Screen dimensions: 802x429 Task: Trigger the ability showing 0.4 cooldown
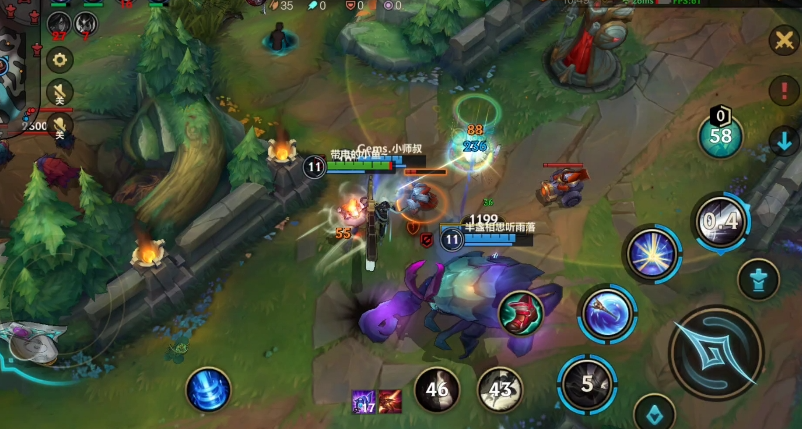pos(721,221)
